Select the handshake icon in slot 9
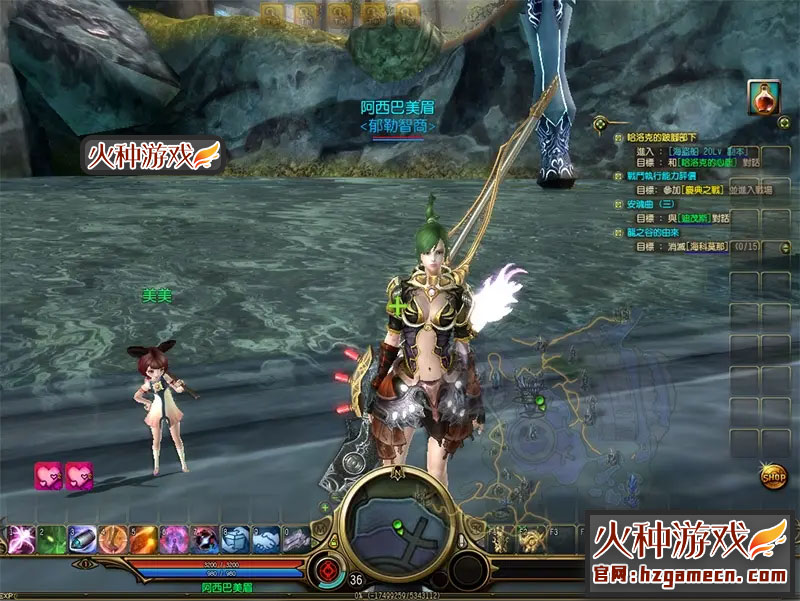The image size is (800, 601). (265, 539)
